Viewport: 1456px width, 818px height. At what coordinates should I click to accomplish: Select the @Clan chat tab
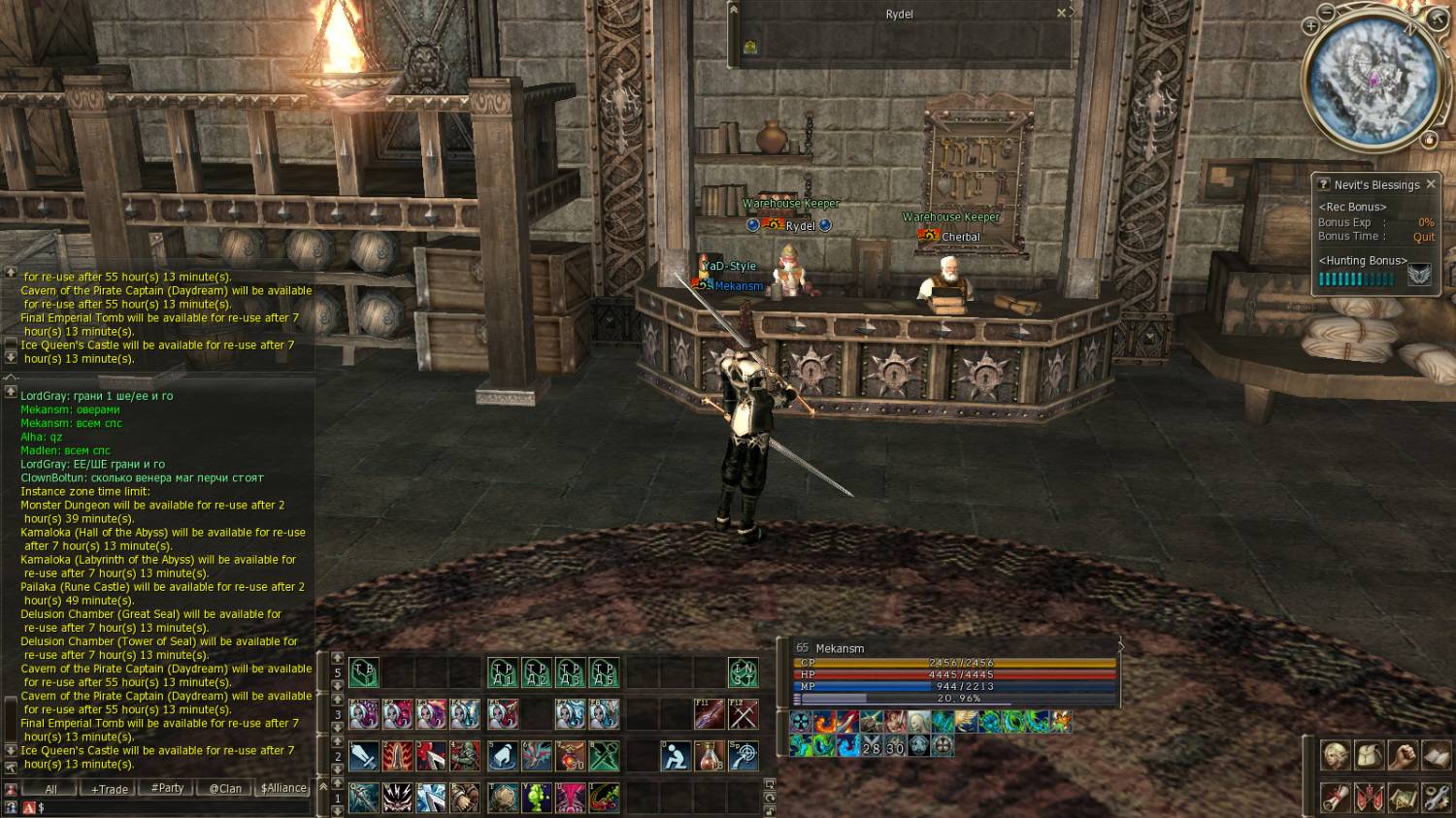click(225, 789)
